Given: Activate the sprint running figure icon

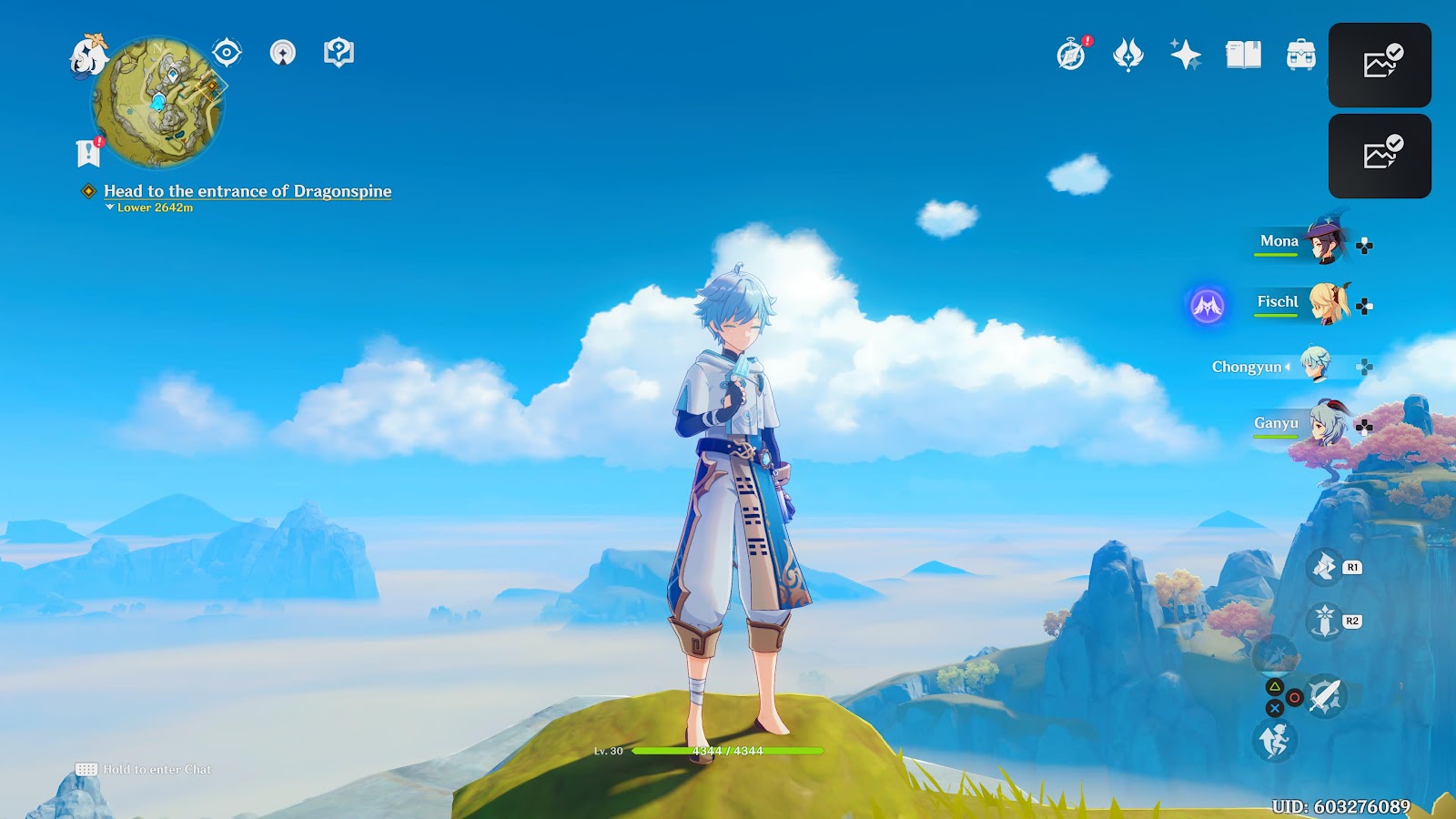Looking at the screenshot, I should tap(1274, 741).
